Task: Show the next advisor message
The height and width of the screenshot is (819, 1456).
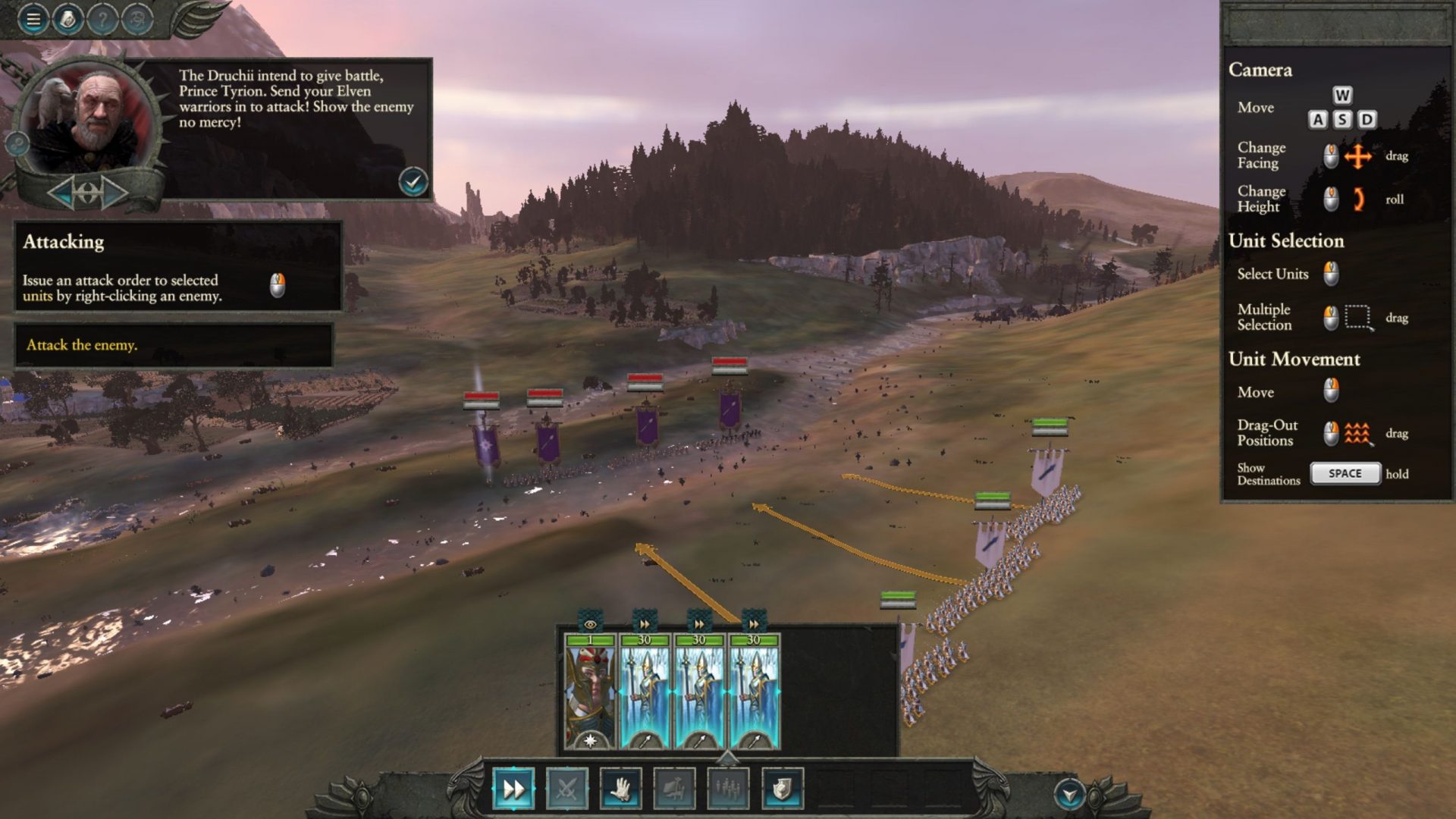Action: pos(114,193)
